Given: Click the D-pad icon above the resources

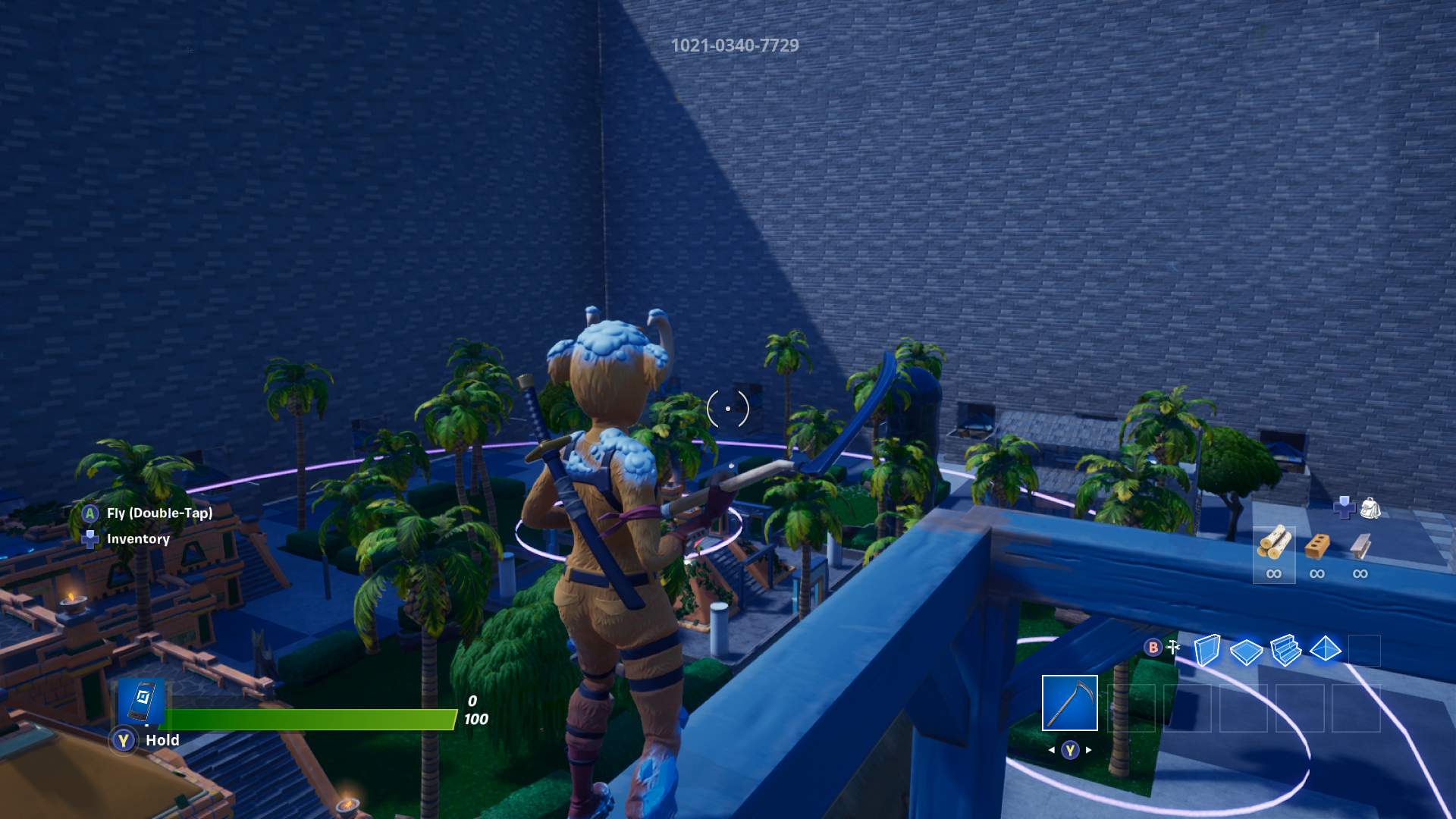Looking at the screenshot, I should click(x=1345, y=508).
